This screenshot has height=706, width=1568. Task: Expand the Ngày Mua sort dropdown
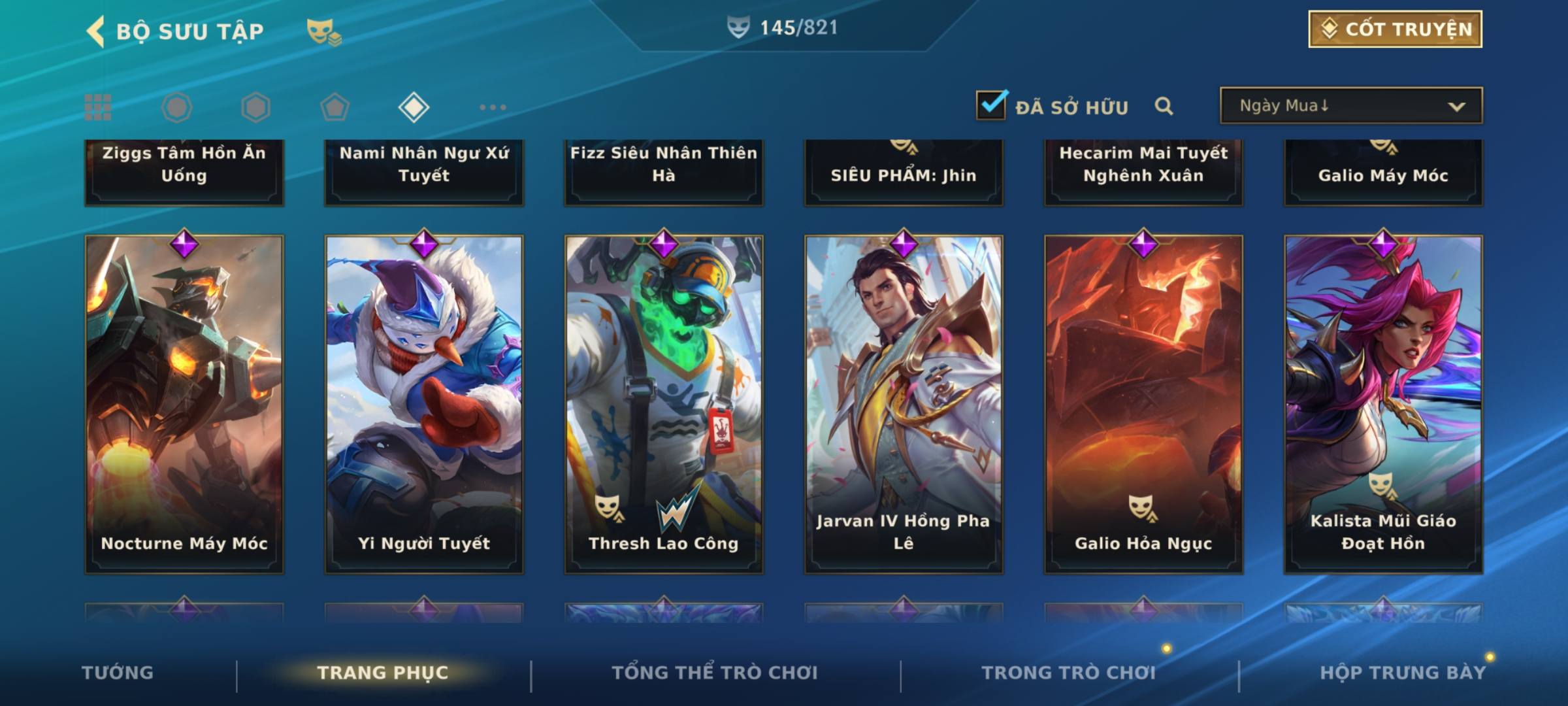[x=1351, y=106]
